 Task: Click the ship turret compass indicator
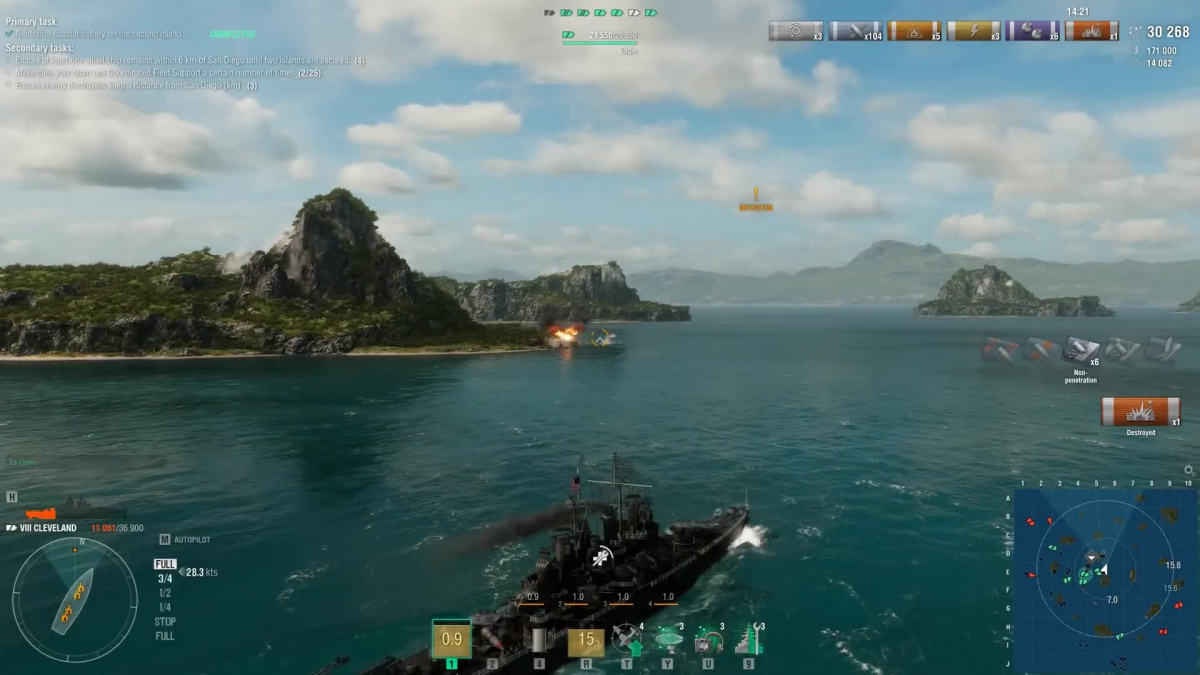75,600
